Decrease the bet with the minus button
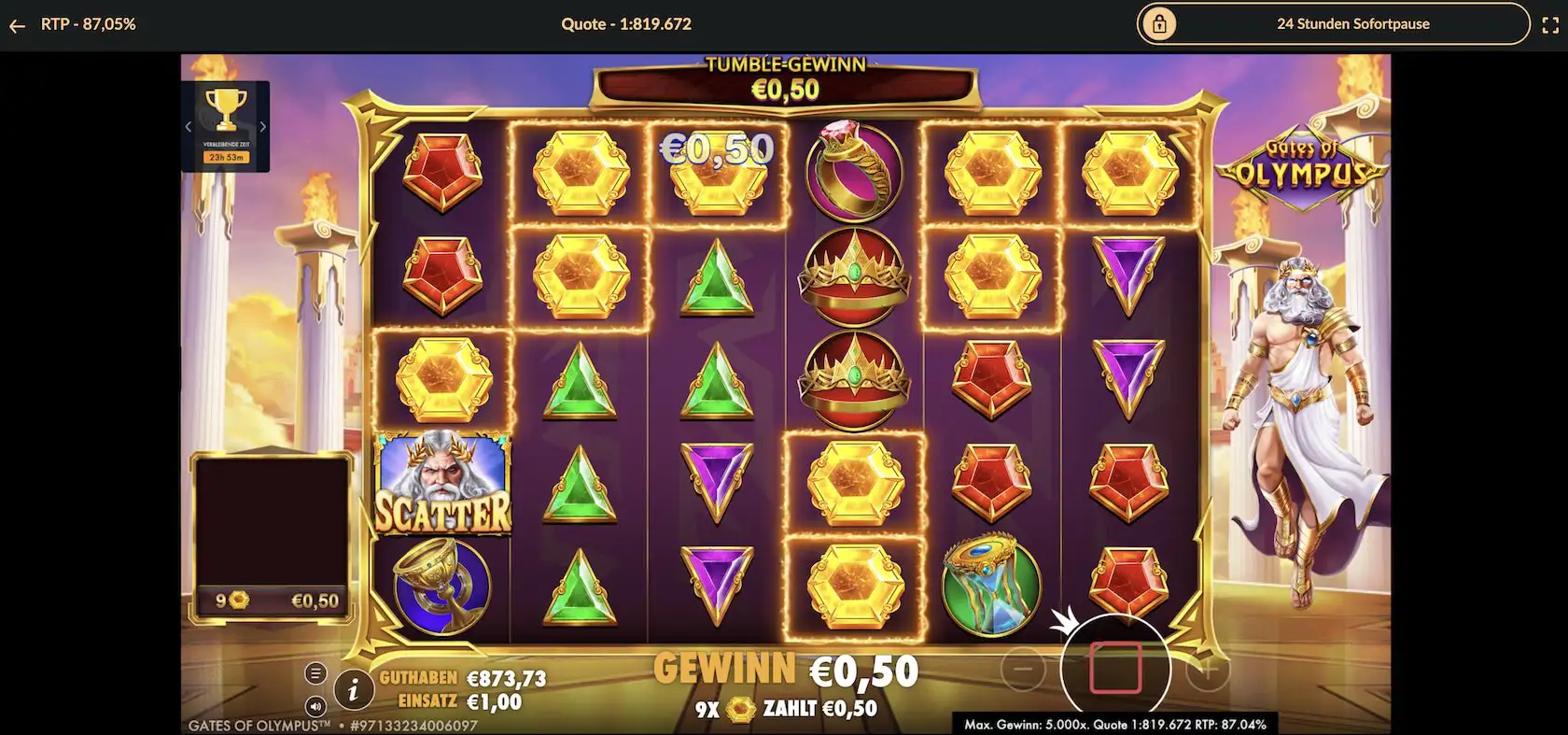Screen dimensions: 1568x735 pyautogui.click(x=1023, y=669)
